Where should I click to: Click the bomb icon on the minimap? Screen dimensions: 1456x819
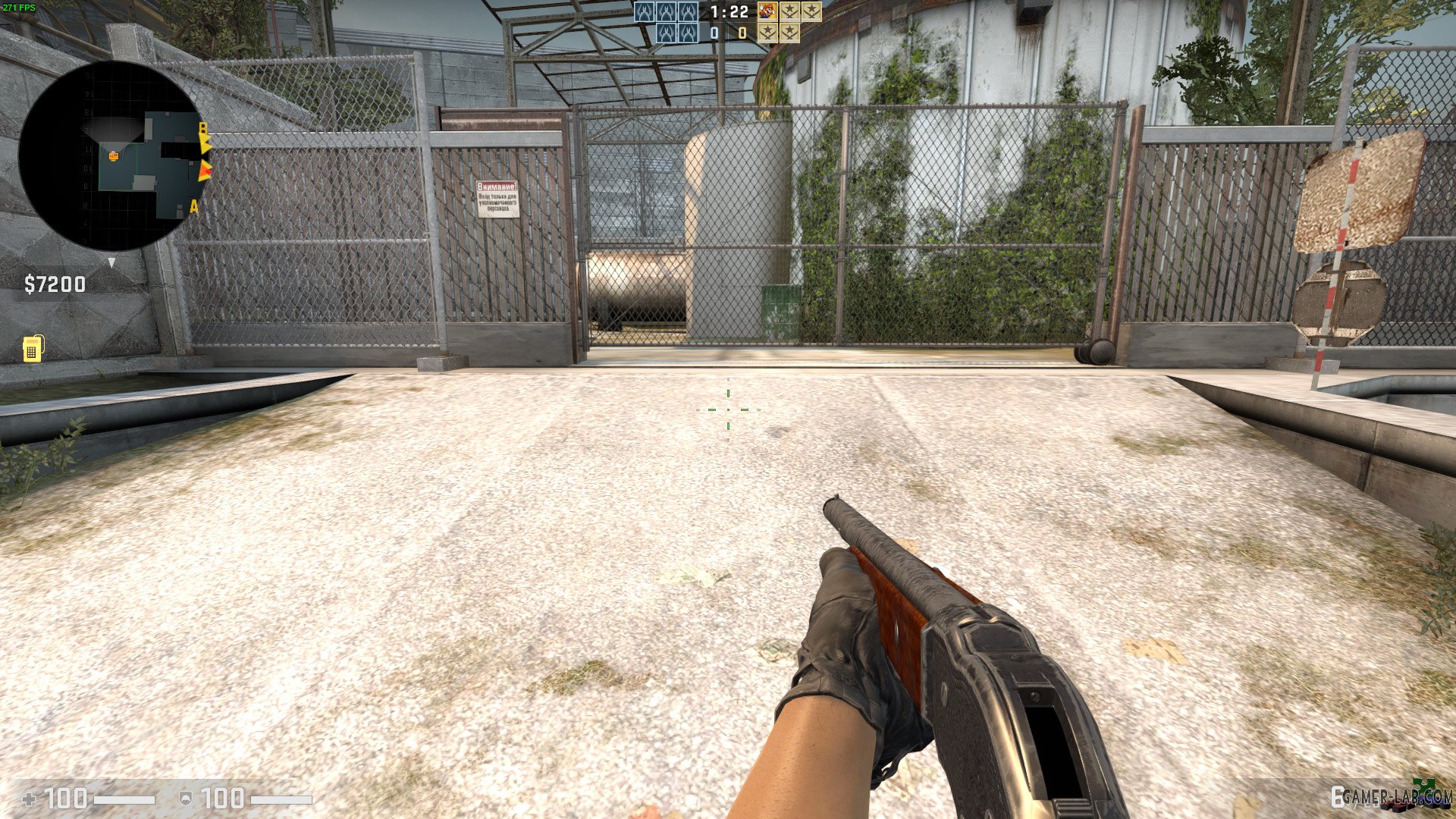114,155
